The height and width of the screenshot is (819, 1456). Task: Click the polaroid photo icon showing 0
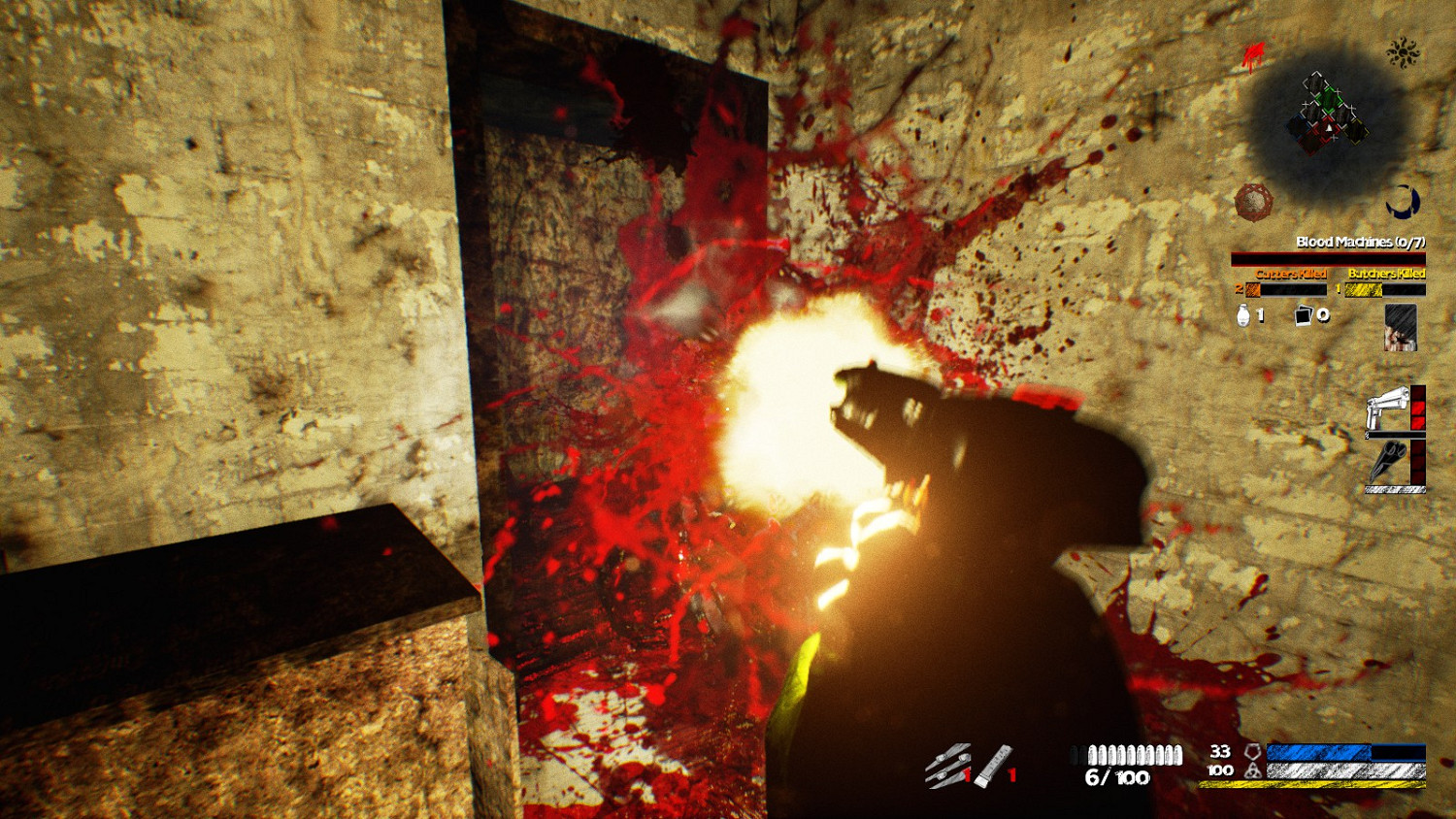click(1304, 315)
